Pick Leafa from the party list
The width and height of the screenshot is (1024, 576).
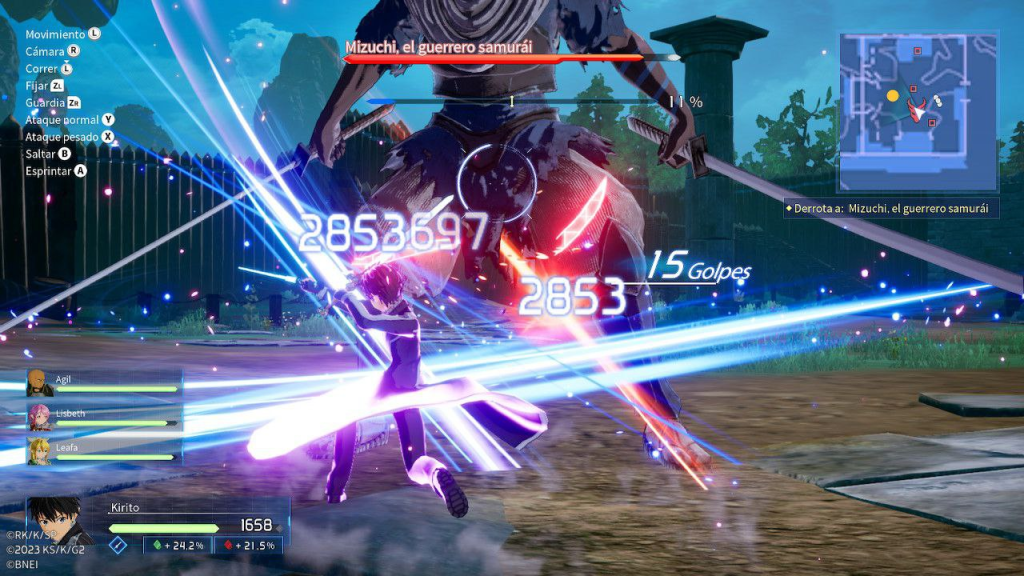tap(104, 451)
